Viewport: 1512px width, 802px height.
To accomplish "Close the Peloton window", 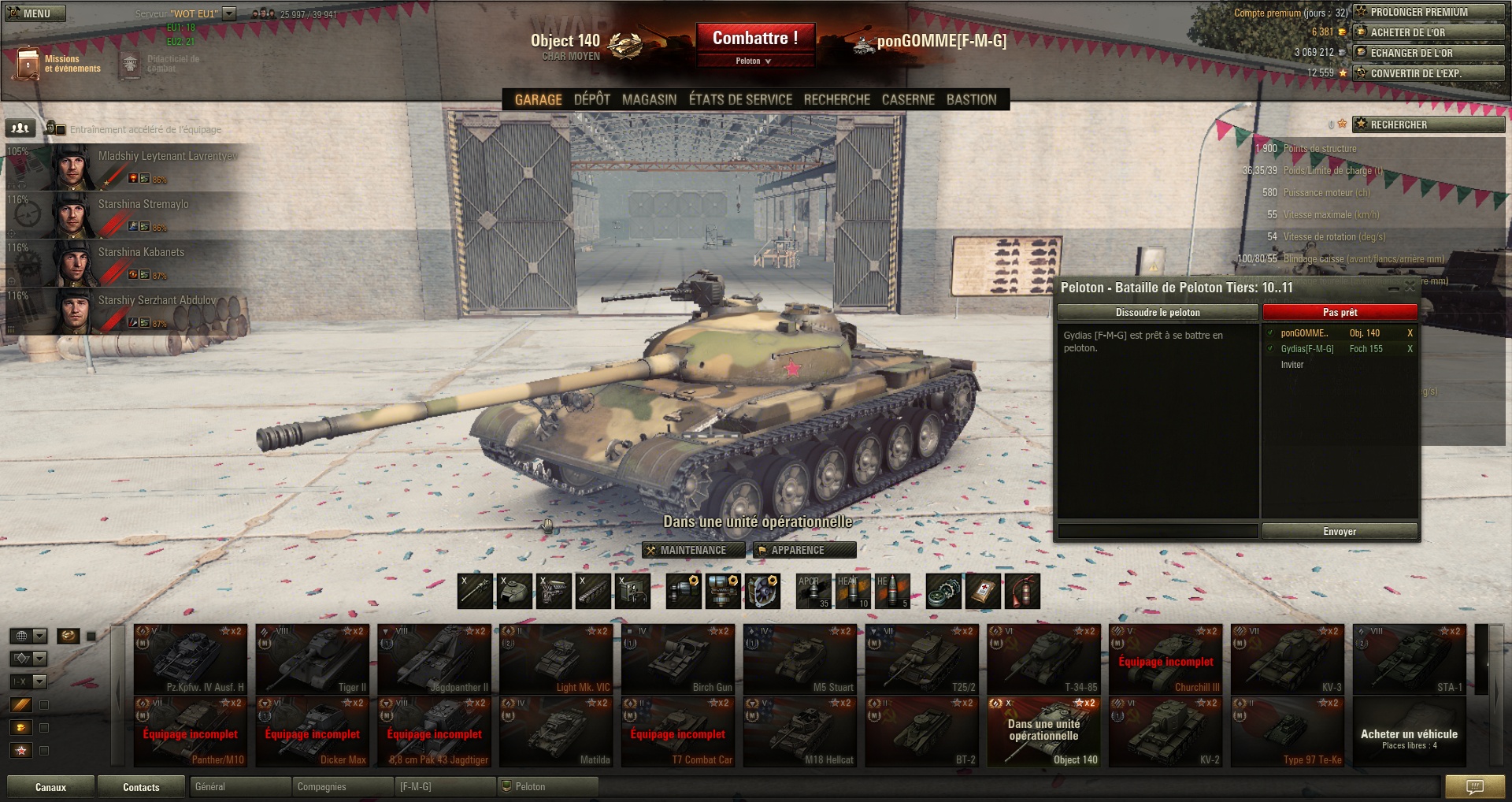I will click(1410, 288).
